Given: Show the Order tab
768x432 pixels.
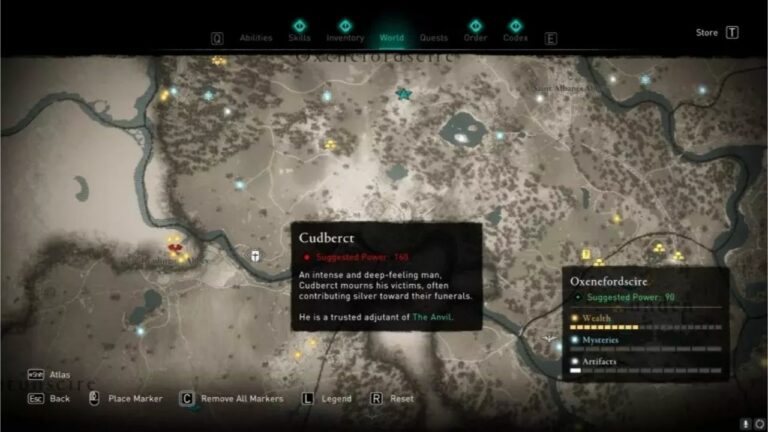Looking at the screenshot, I should click(x=475, y=37).
